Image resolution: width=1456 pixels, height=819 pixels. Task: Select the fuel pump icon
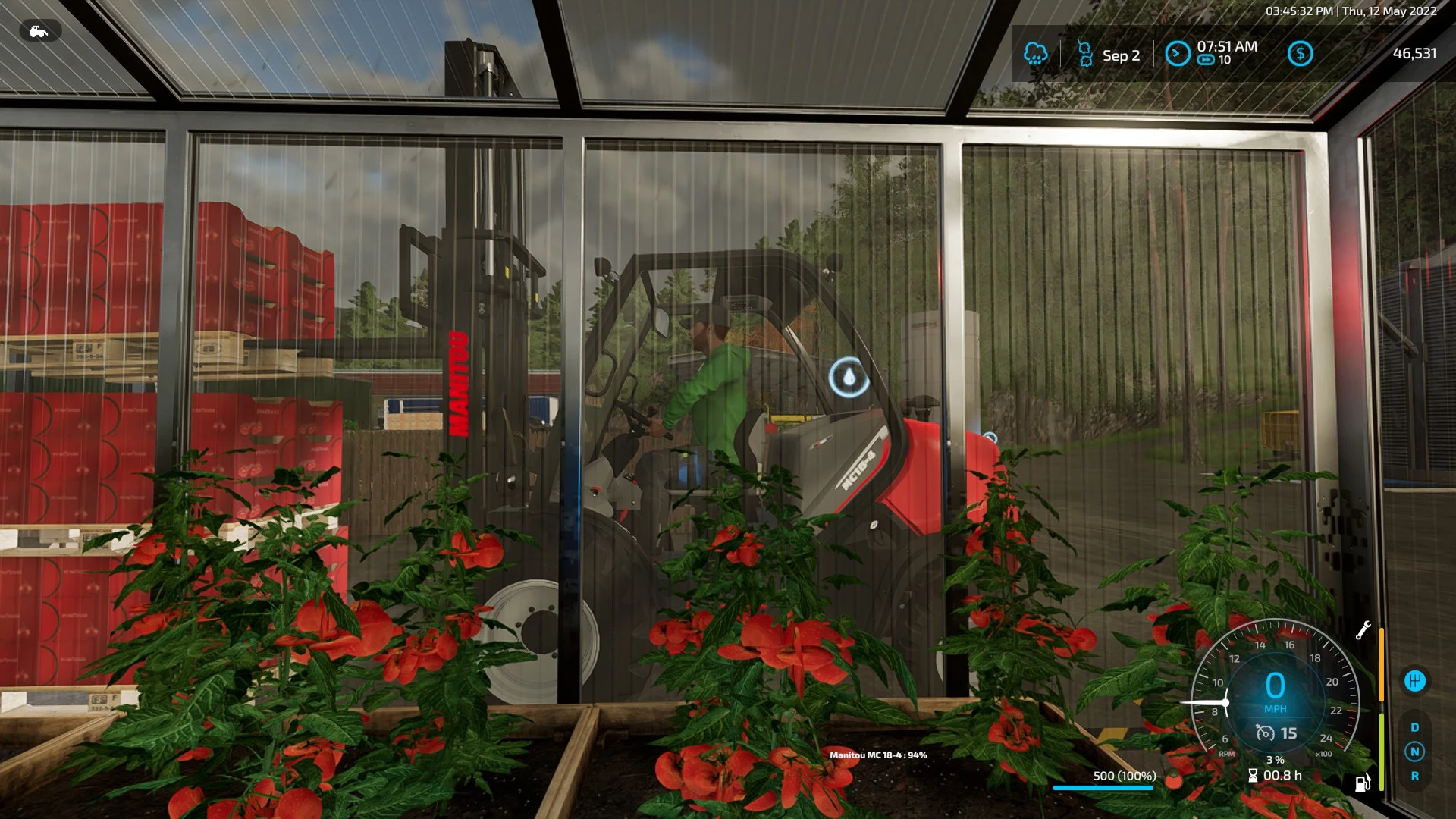pos(1362,783)
